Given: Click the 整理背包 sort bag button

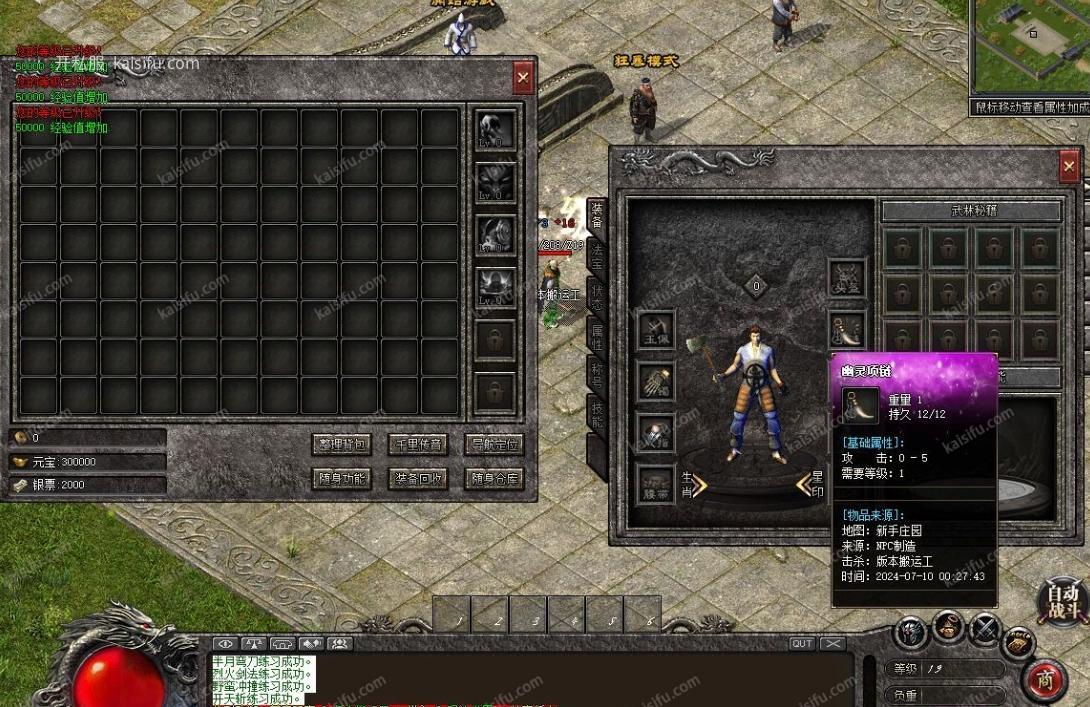Looking at the screenshot, I should (342, 444).
